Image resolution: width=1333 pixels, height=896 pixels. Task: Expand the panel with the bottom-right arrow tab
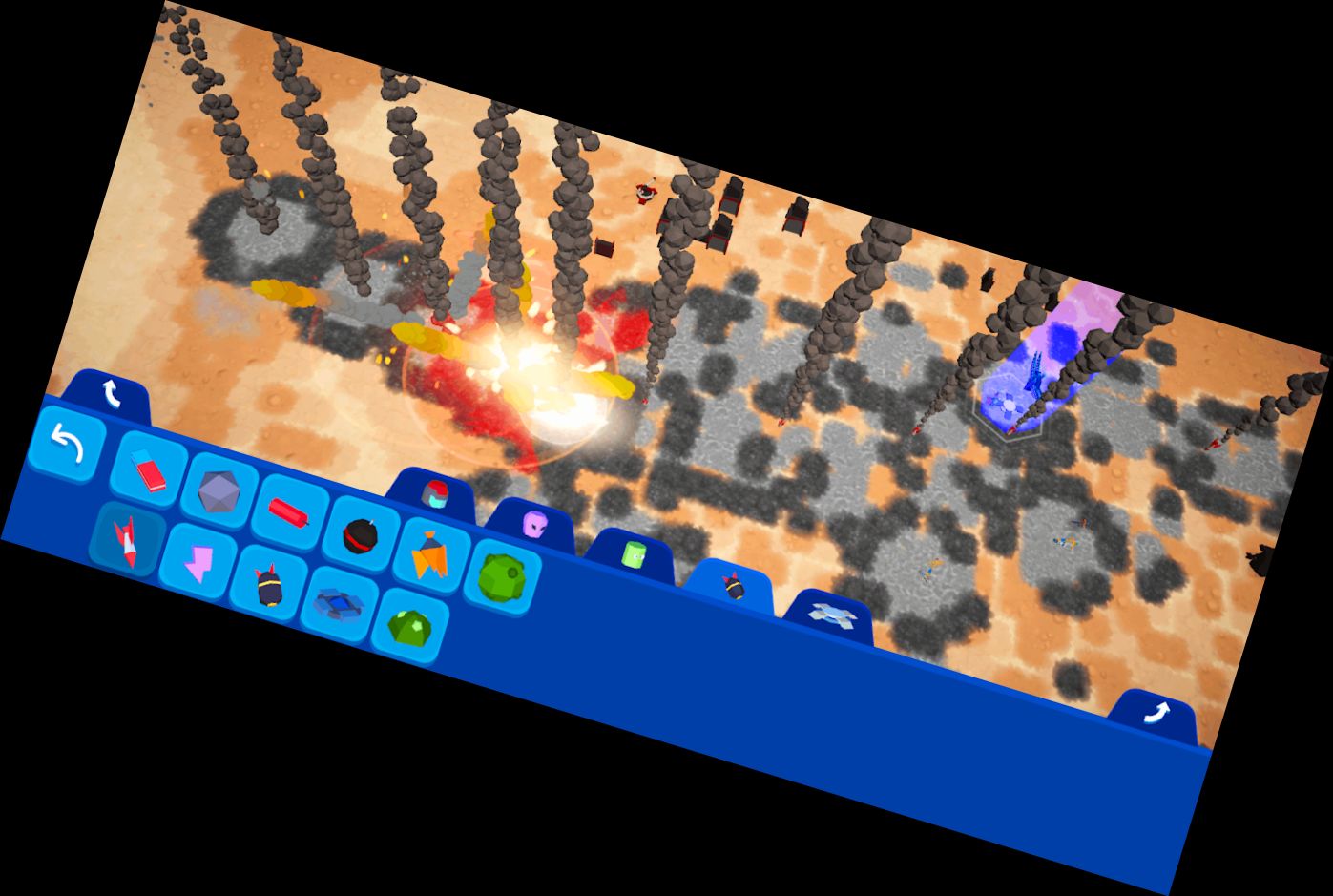[x=1158, y=714]
